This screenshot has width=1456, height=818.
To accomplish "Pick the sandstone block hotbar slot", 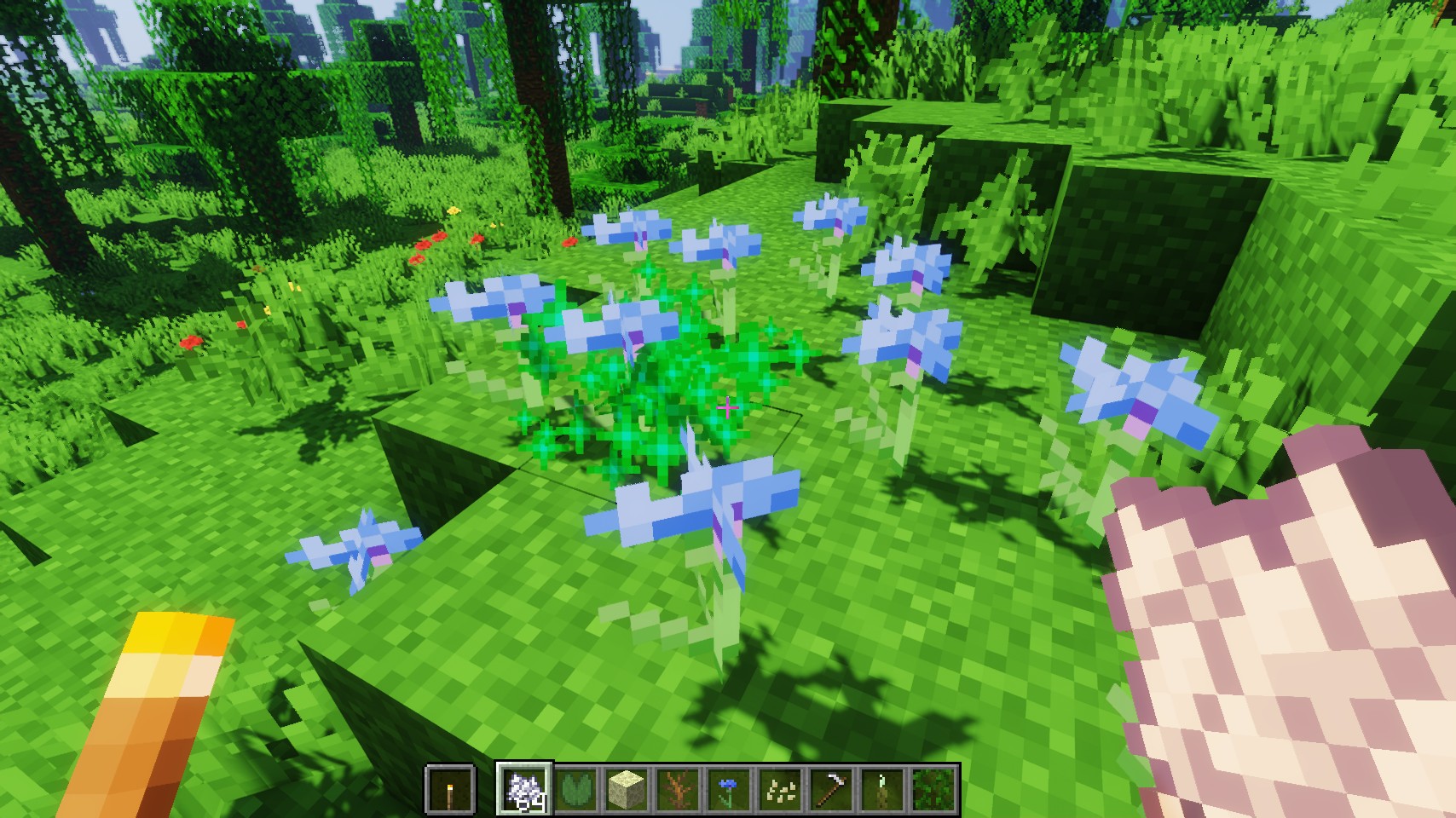I will 627,789.
